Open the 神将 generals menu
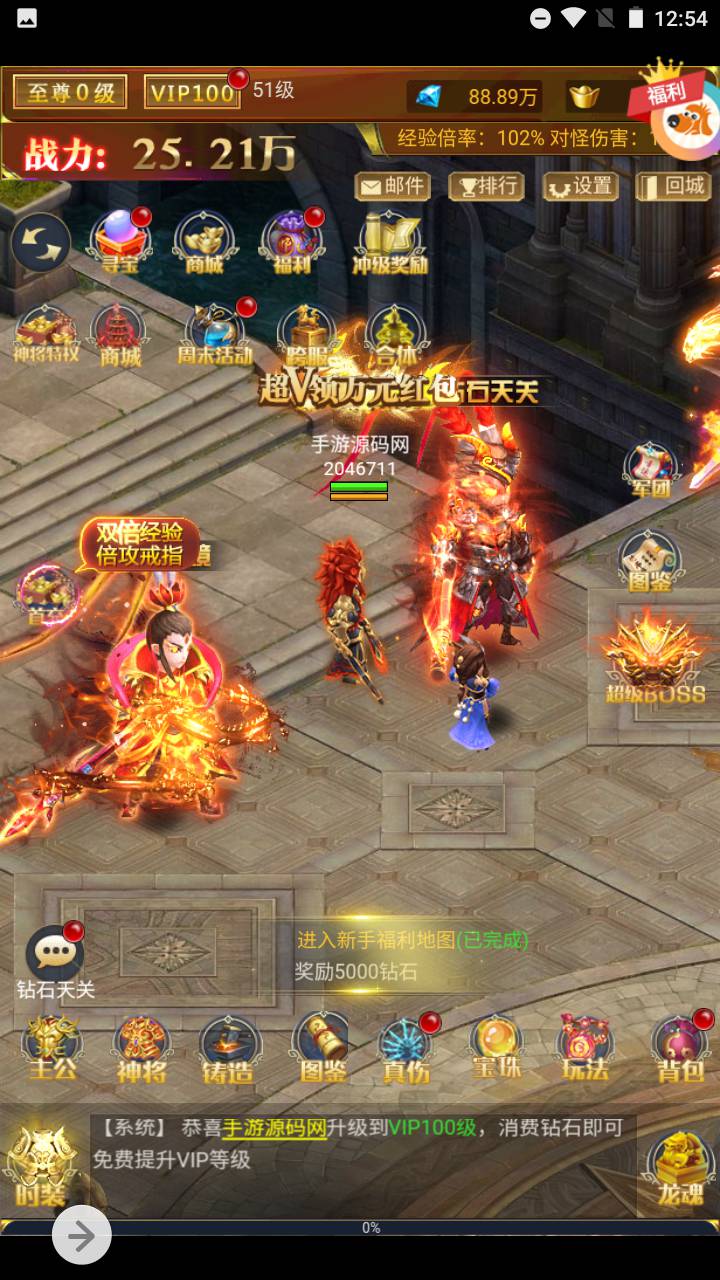This screenshot has height=1280, width=720. pos(141,1047)
